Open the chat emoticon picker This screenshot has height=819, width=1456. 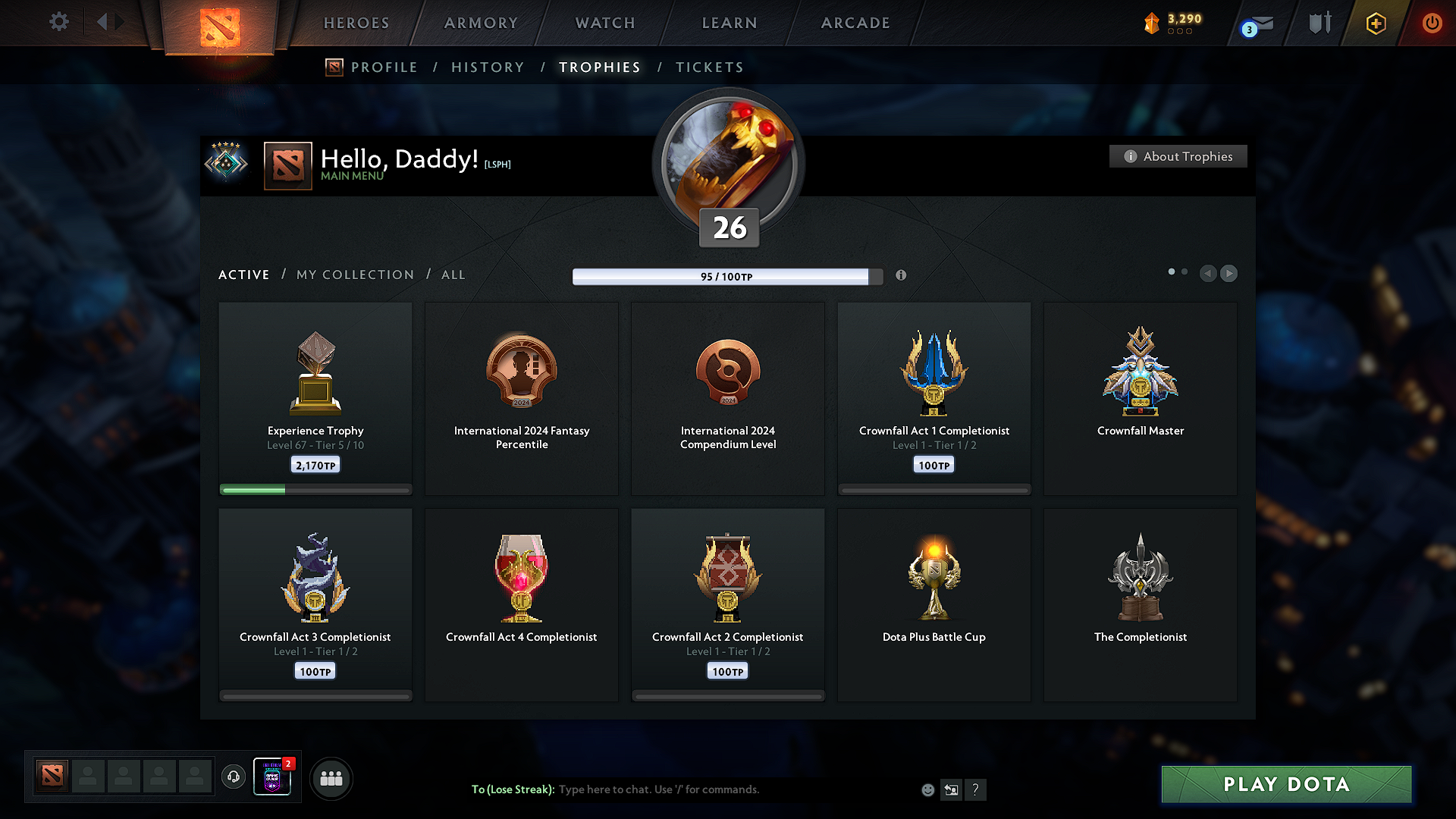927,789
